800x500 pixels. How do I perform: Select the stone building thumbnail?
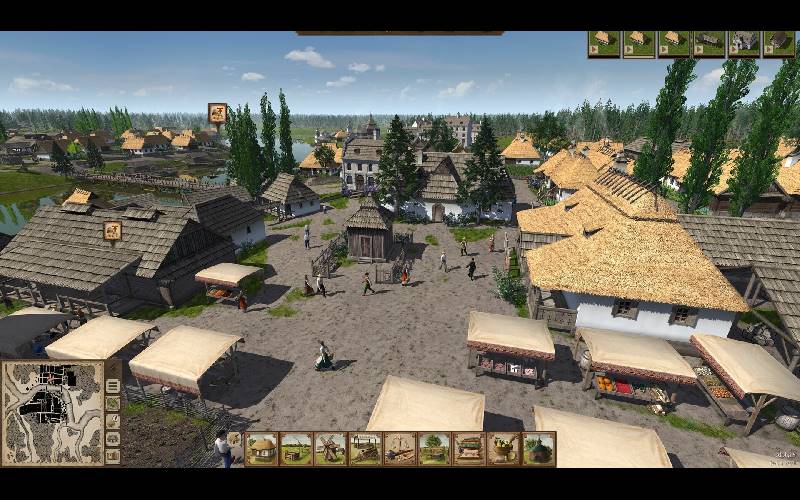point(744,44)
